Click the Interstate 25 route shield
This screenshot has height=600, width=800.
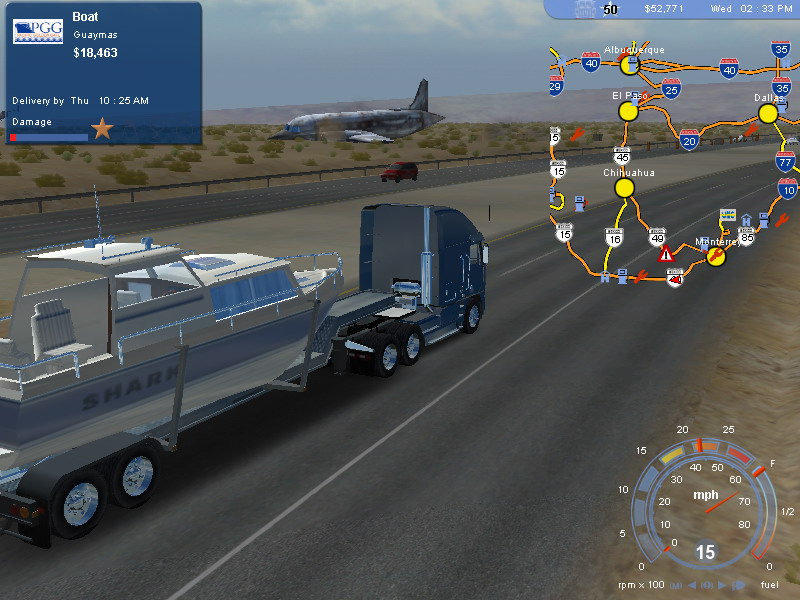point(671,89)
